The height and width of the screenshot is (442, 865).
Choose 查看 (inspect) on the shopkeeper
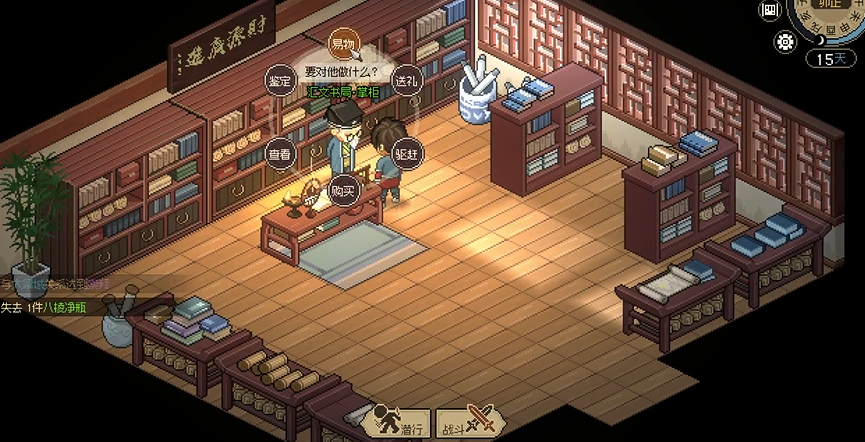(x=280, y=155)
